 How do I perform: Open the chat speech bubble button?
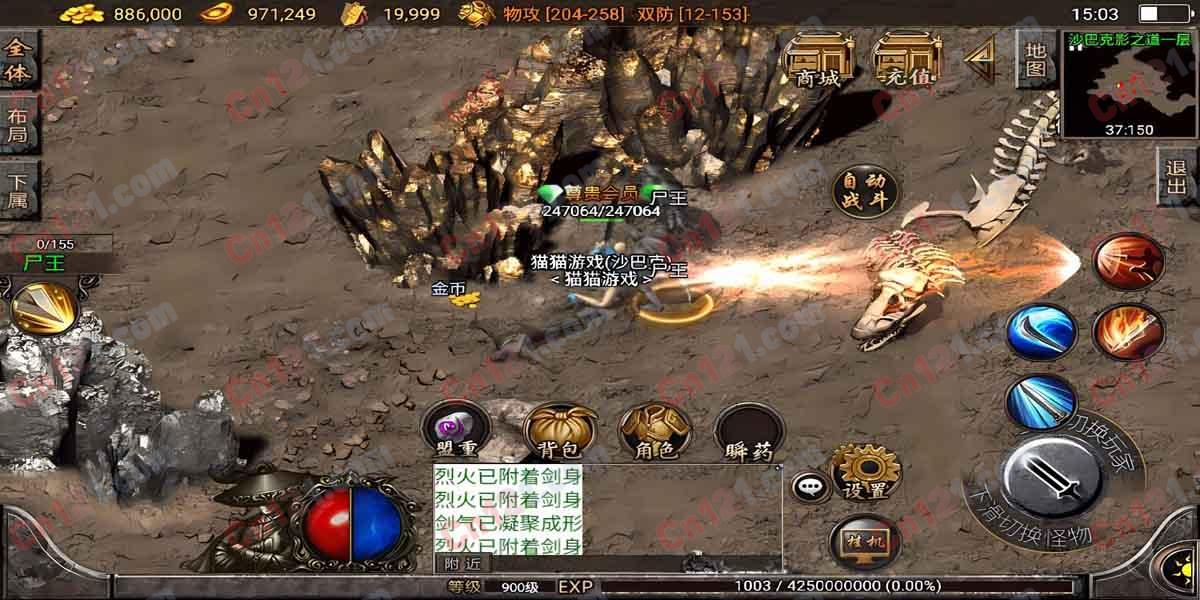(809, 487)
